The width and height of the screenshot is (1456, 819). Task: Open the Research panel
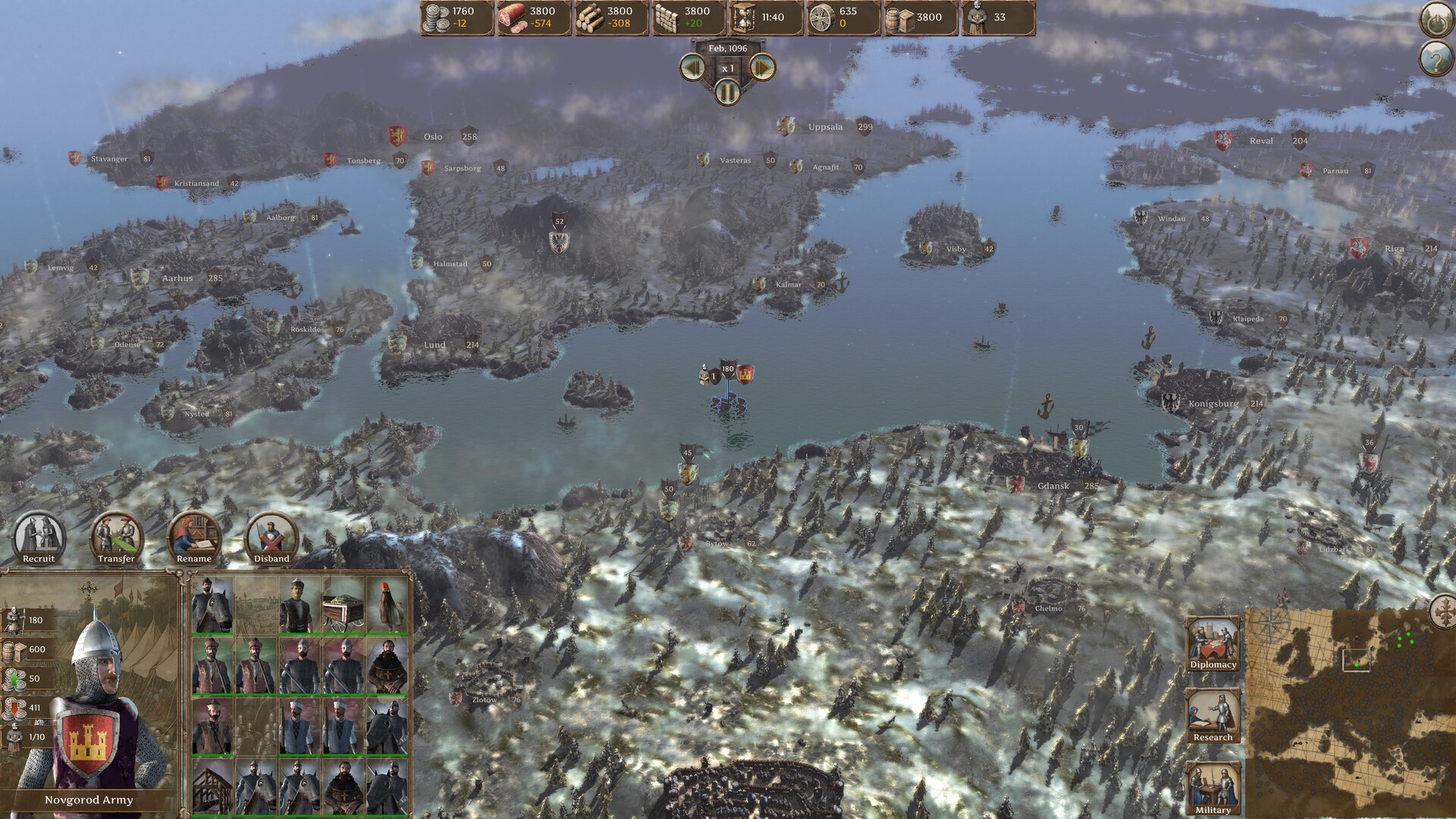point(1213,714)
